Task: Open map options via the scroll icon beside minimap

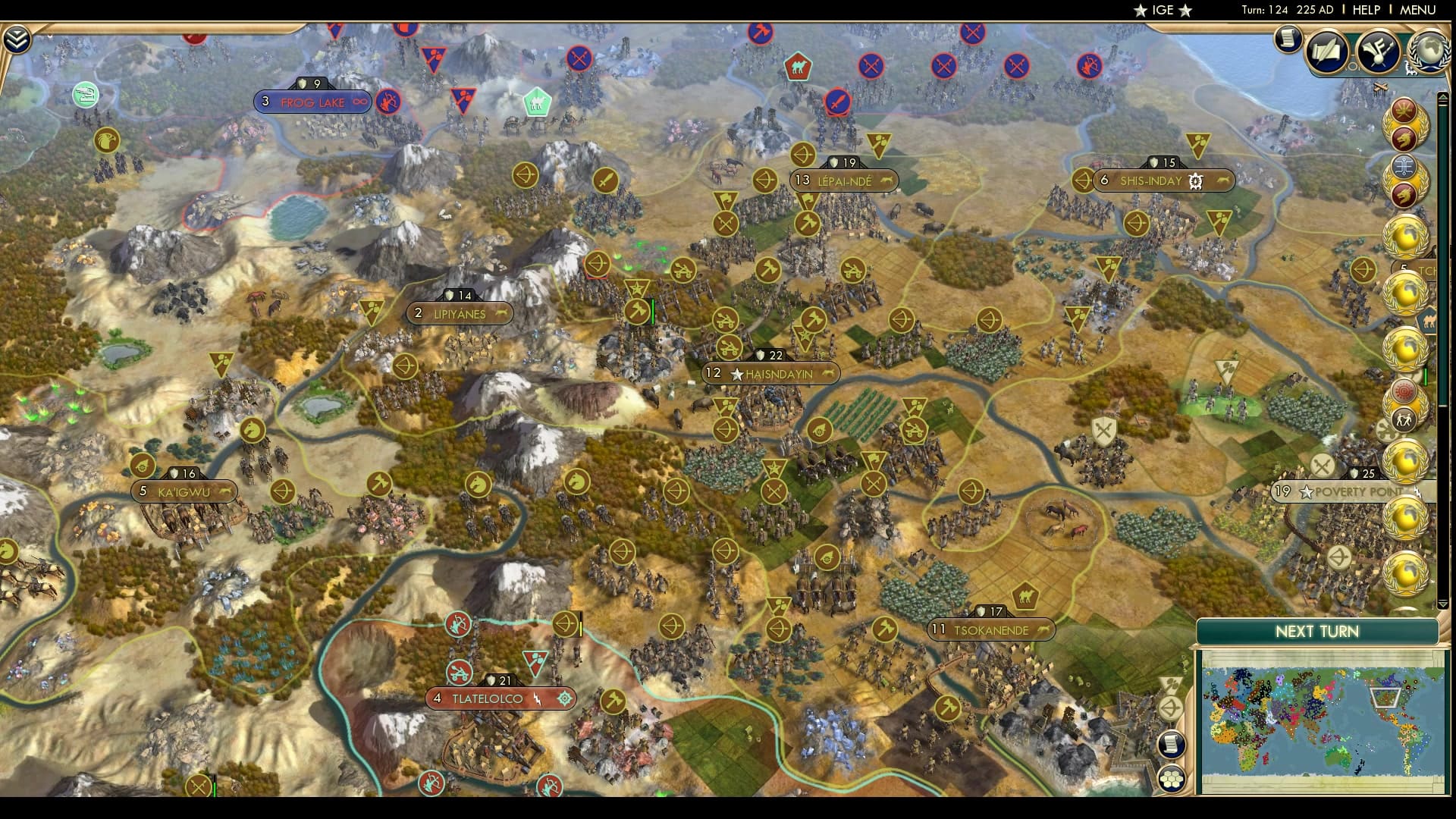Action: pos(1171,745)
